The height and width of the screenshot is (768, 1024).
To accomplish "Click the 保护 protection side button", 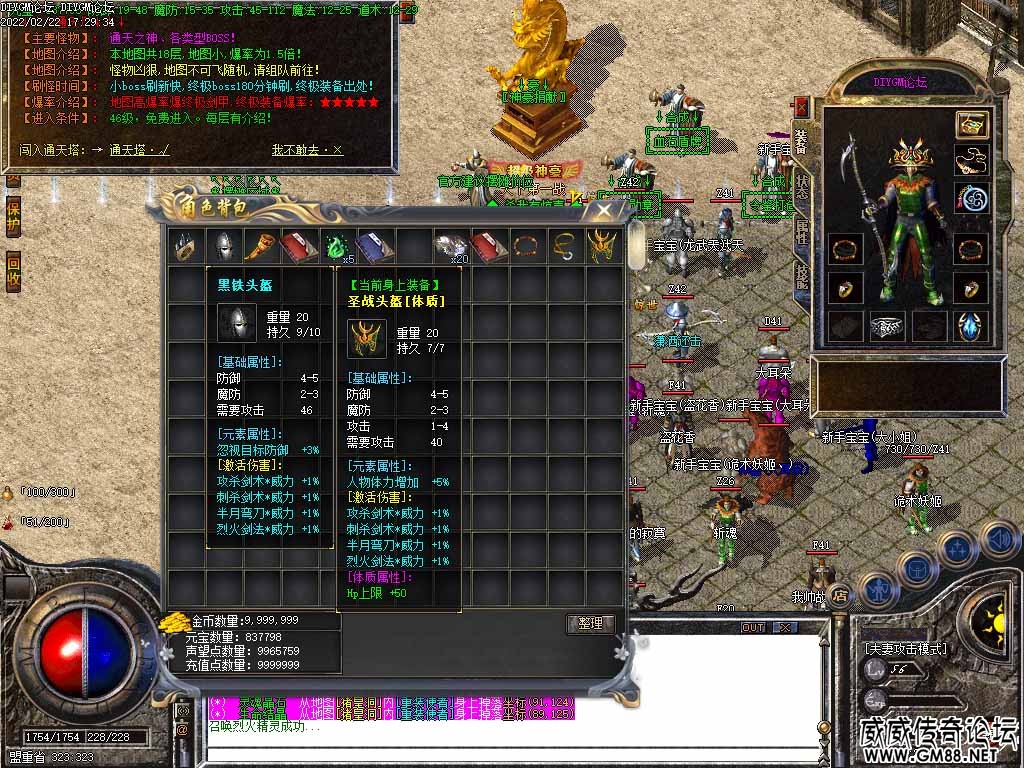I will [13, 217].
